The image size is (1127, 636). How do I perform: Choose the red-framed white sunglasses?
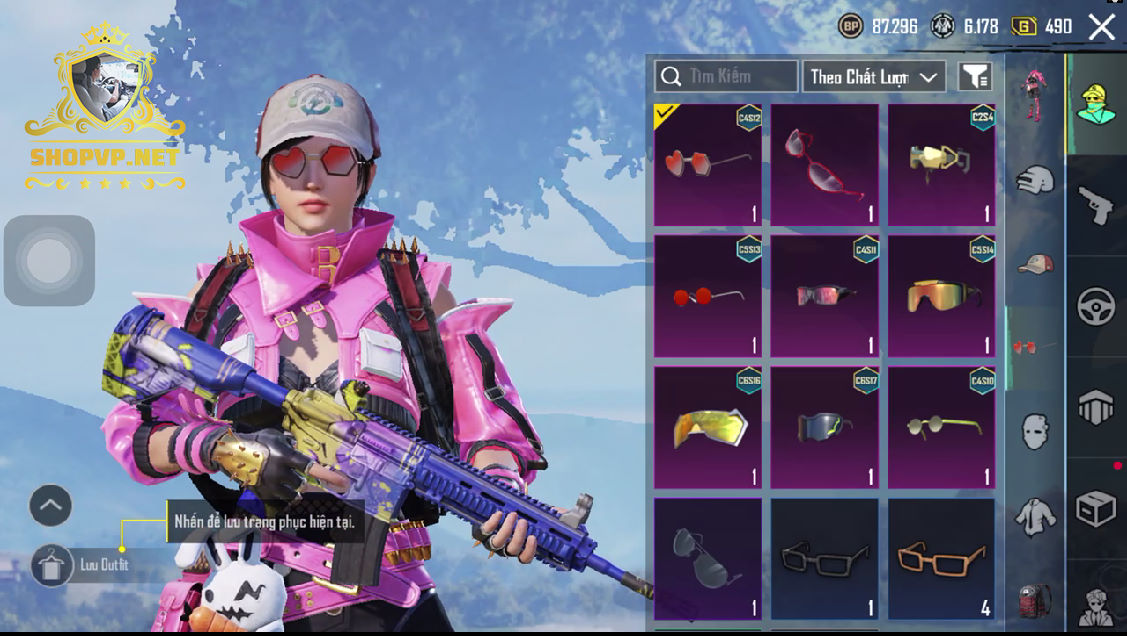[x=824, y=165]
